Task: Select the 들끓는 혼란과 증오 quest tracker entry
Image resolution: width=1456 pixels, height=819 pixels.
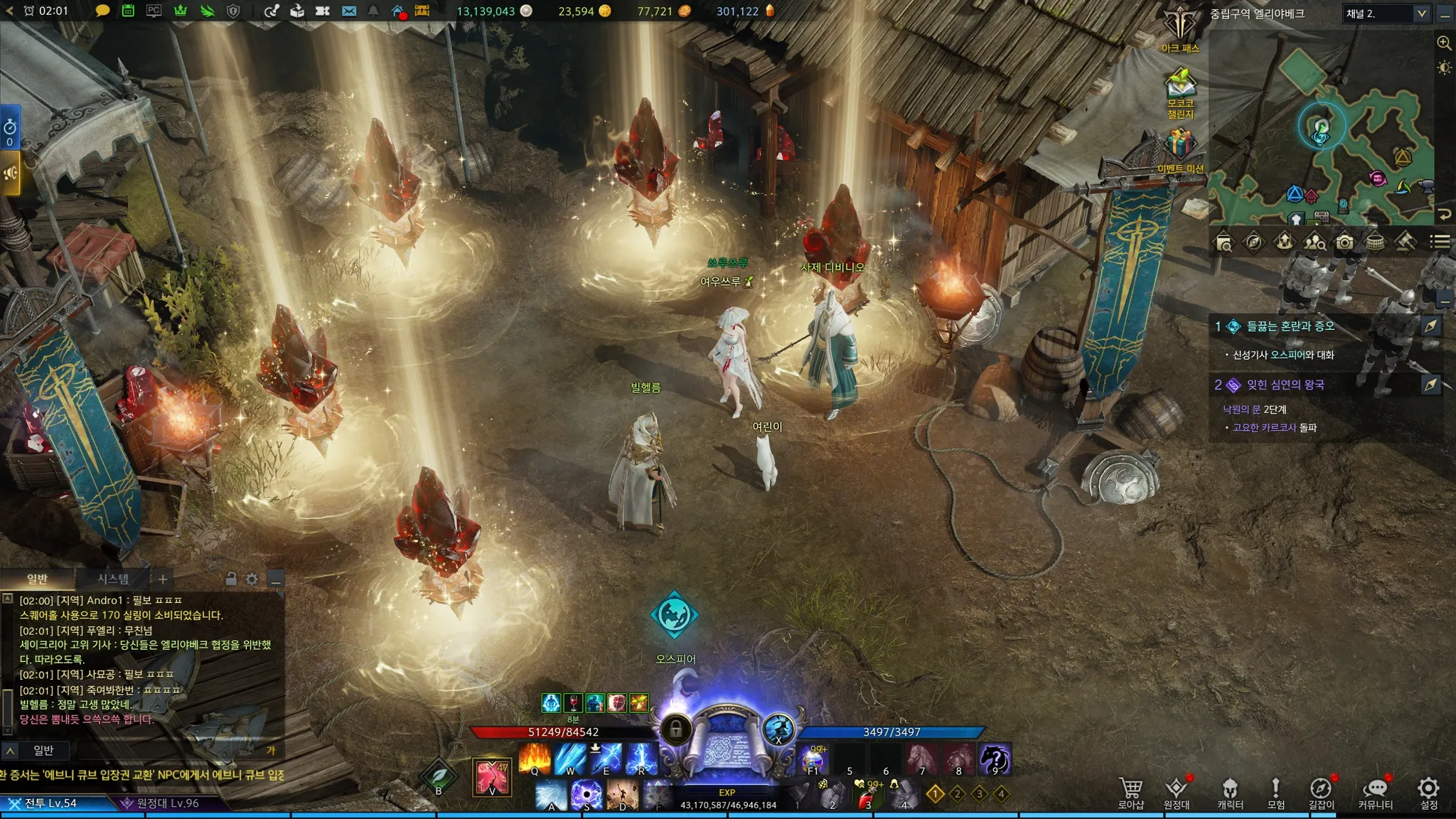Action: coord(1290,326)
